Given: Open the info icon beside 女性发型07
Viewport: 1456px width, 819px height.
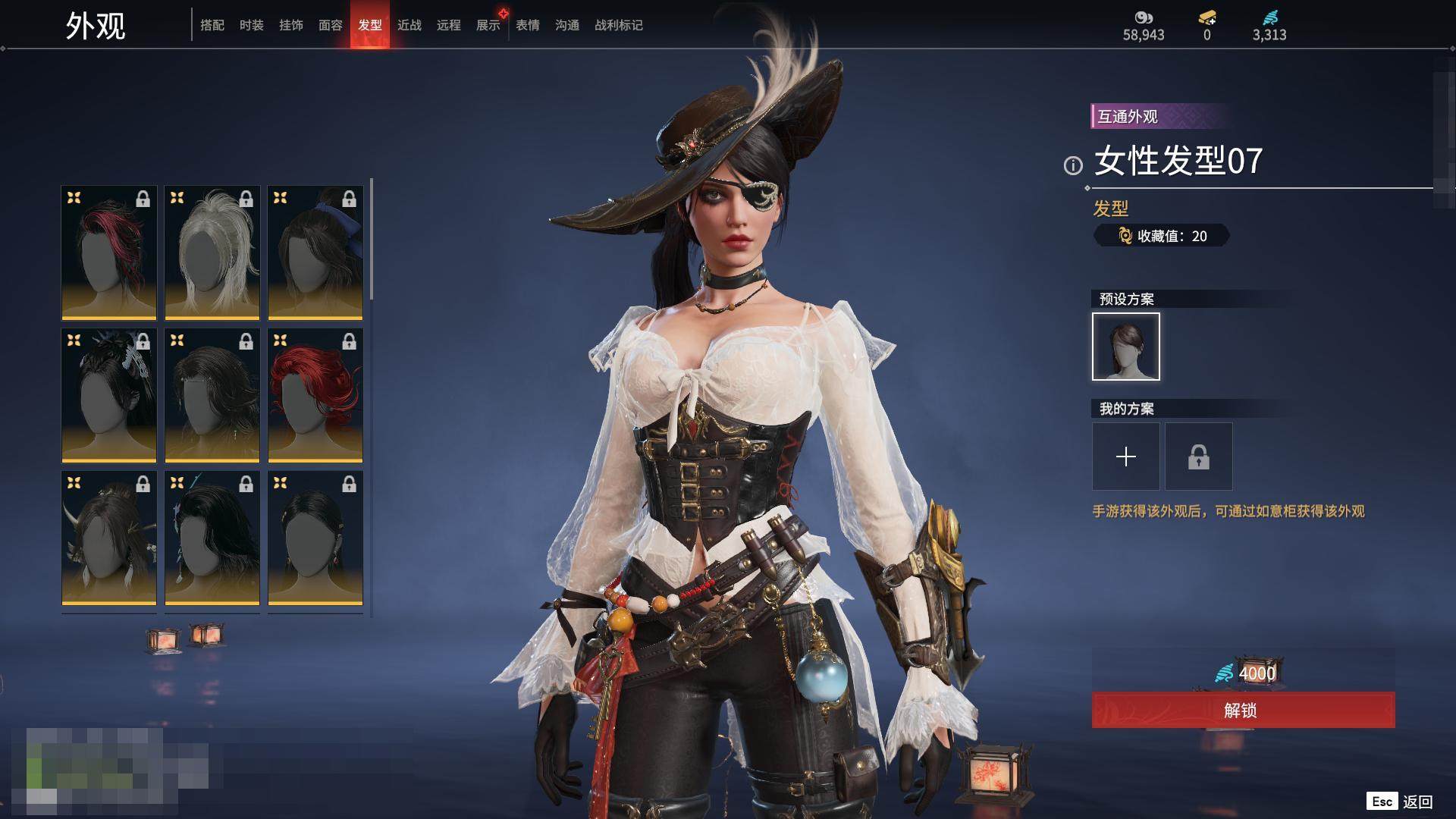Looking at the screenshot, I should (1073, 165).
